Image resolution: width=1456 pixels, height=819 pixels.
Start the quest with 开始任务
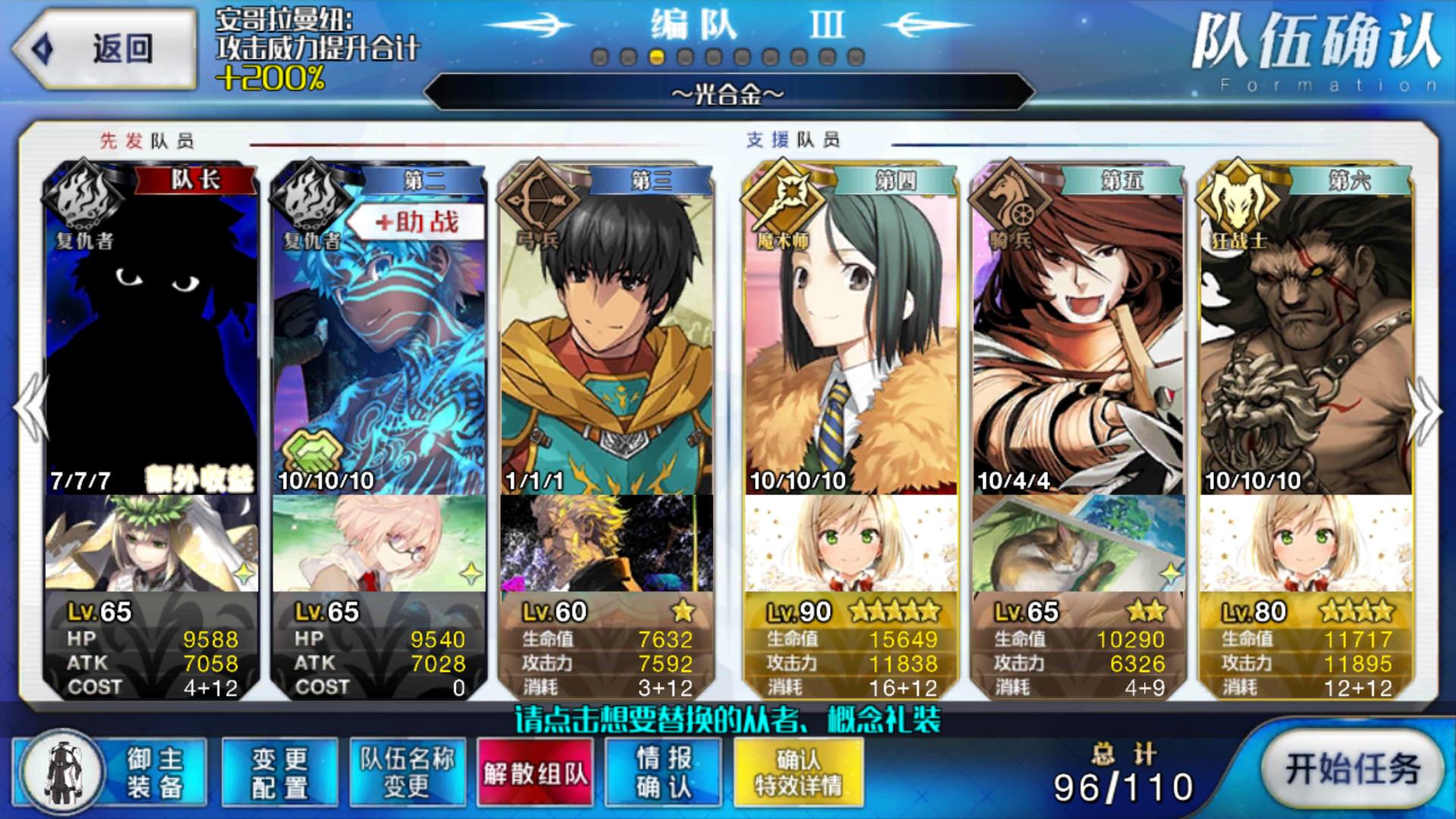(x=1352, y=769)
